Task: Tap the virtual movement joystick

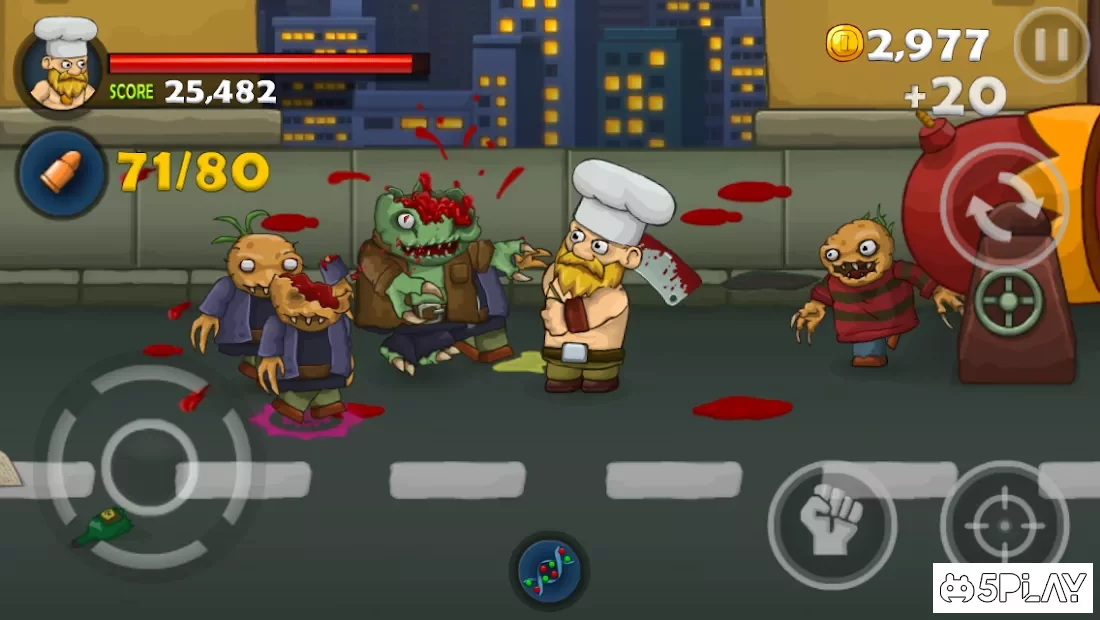Action: tap(149, 466)
